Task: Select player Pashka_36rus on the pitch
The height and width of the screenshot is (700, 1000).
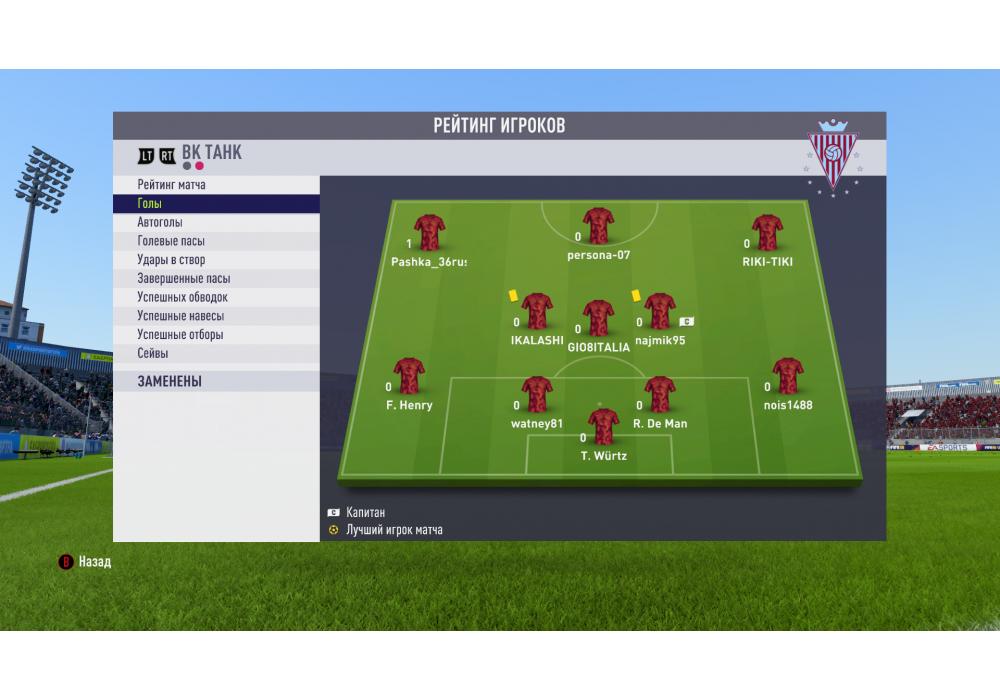Action: click(429, 232)
